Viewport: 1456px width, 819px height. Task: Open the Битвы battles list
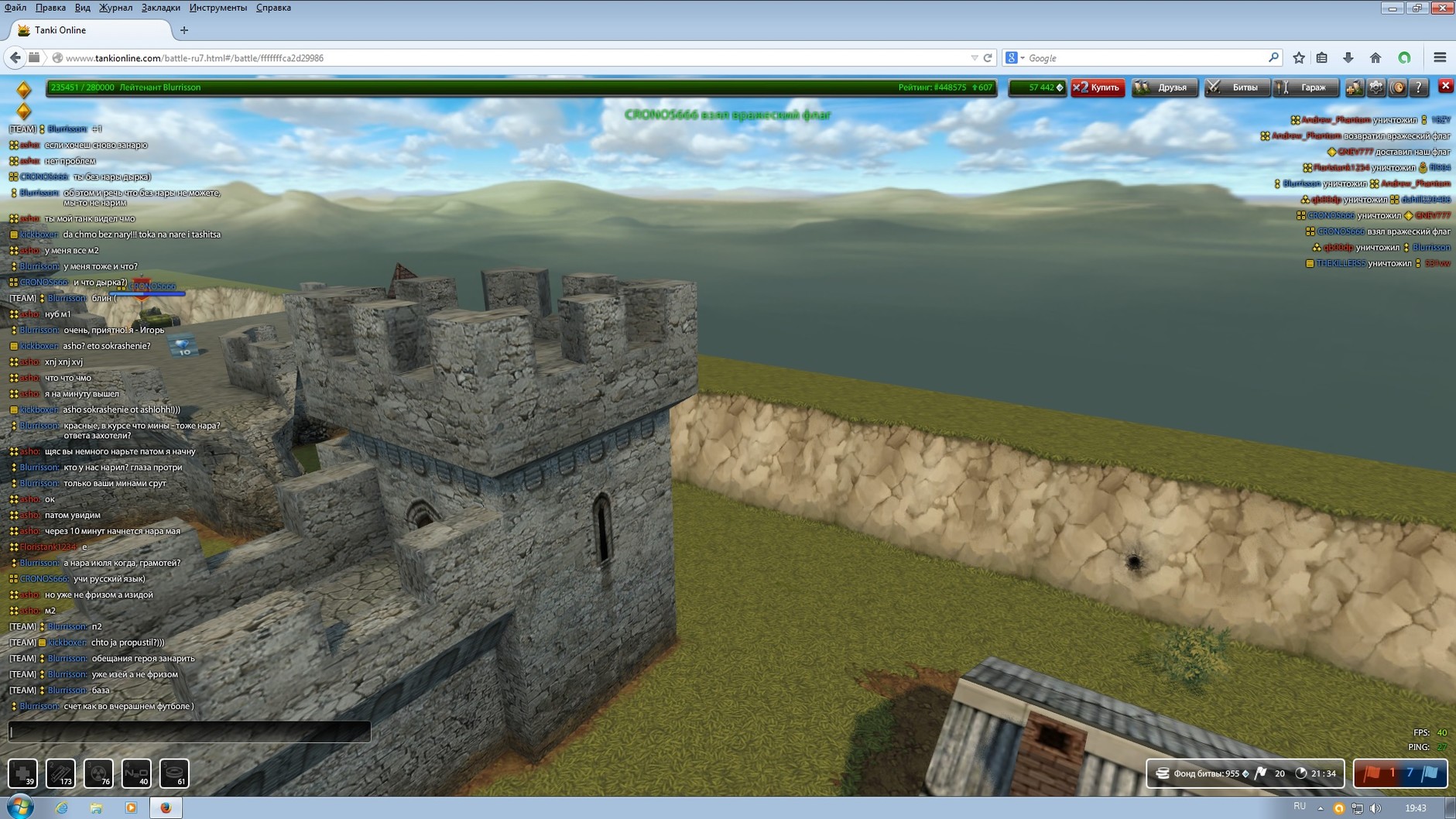tap(1235, 87)
